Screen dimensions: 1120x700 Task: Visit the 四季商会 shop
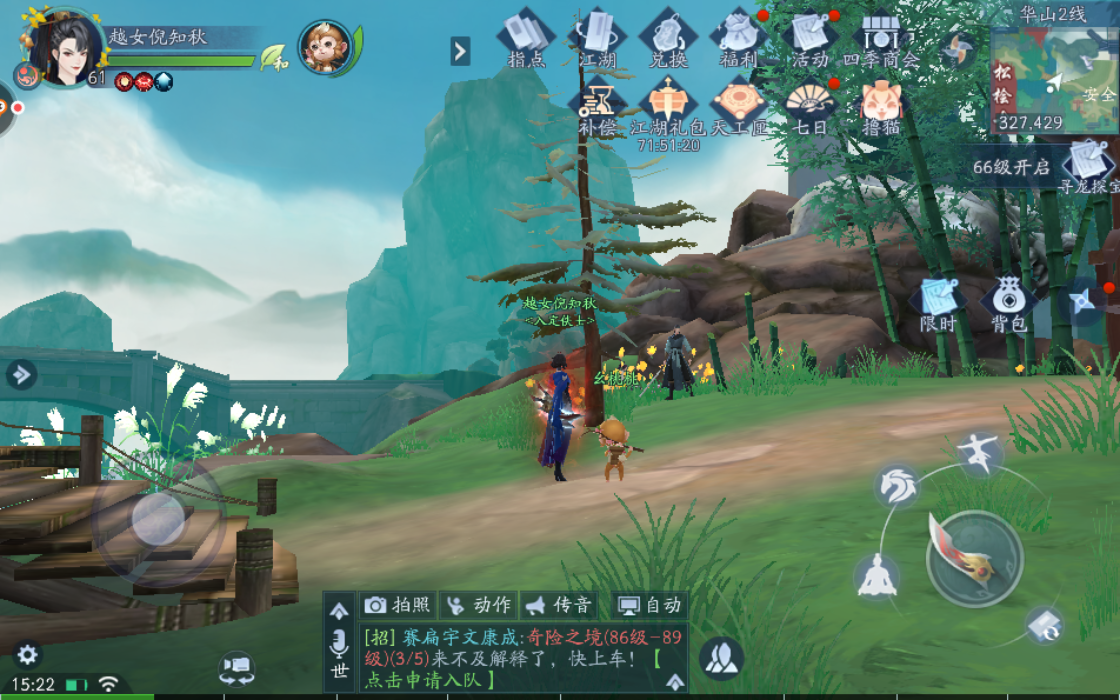coord(881,38)
